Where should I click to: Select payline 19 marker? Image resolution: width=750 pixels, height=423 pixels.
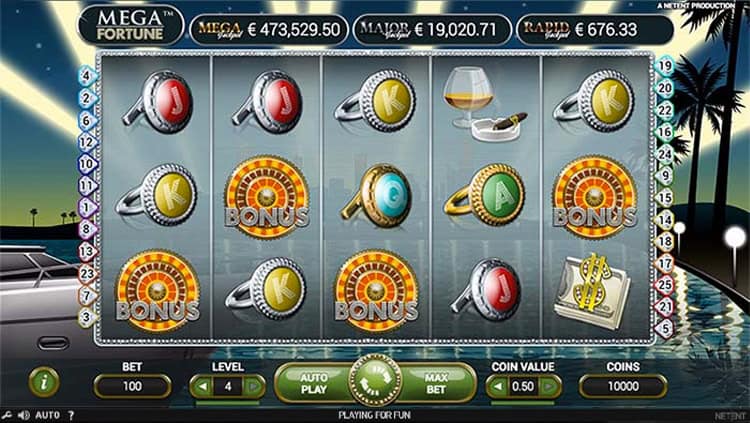(664, 66)
